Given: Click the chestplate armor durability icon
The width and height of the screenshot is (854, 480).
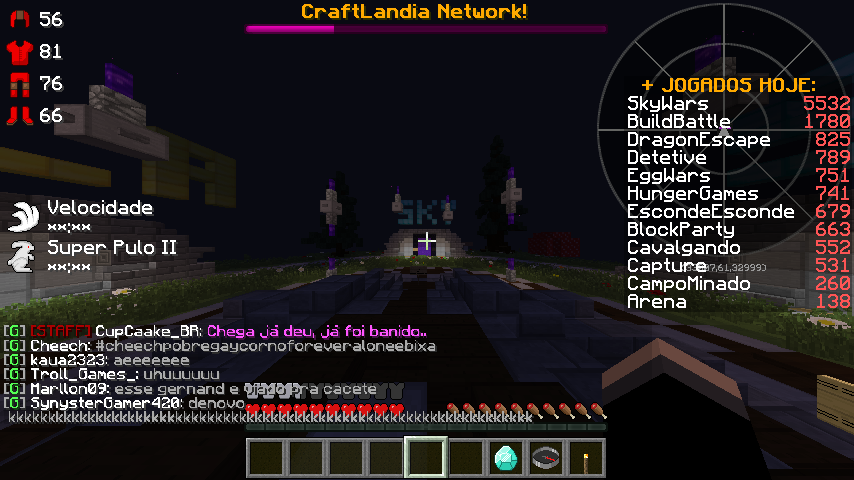Looking at the screenshot, I should [19, 51].
